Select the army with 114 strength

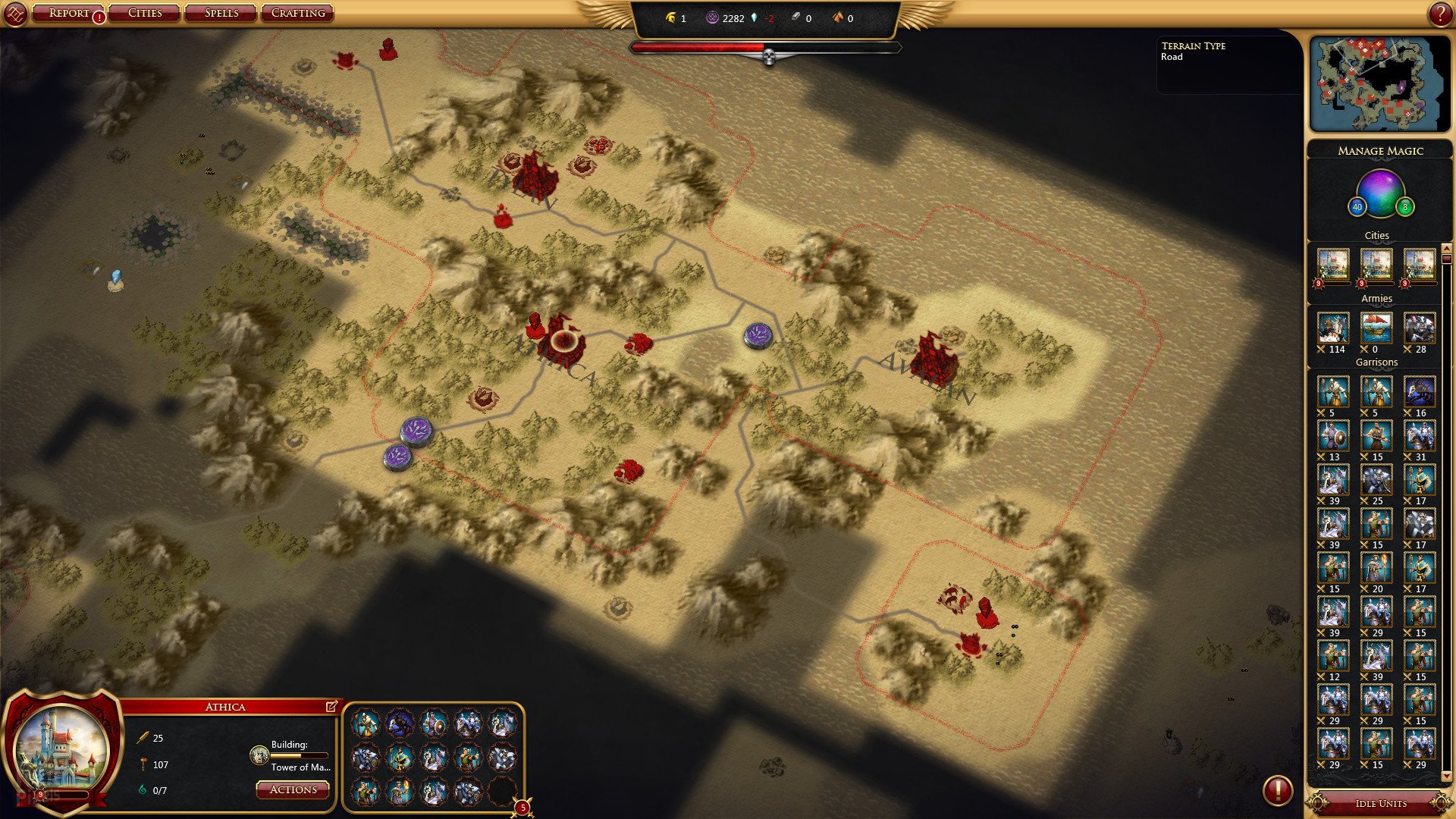pyautogui.click(x=1333, y=328)
